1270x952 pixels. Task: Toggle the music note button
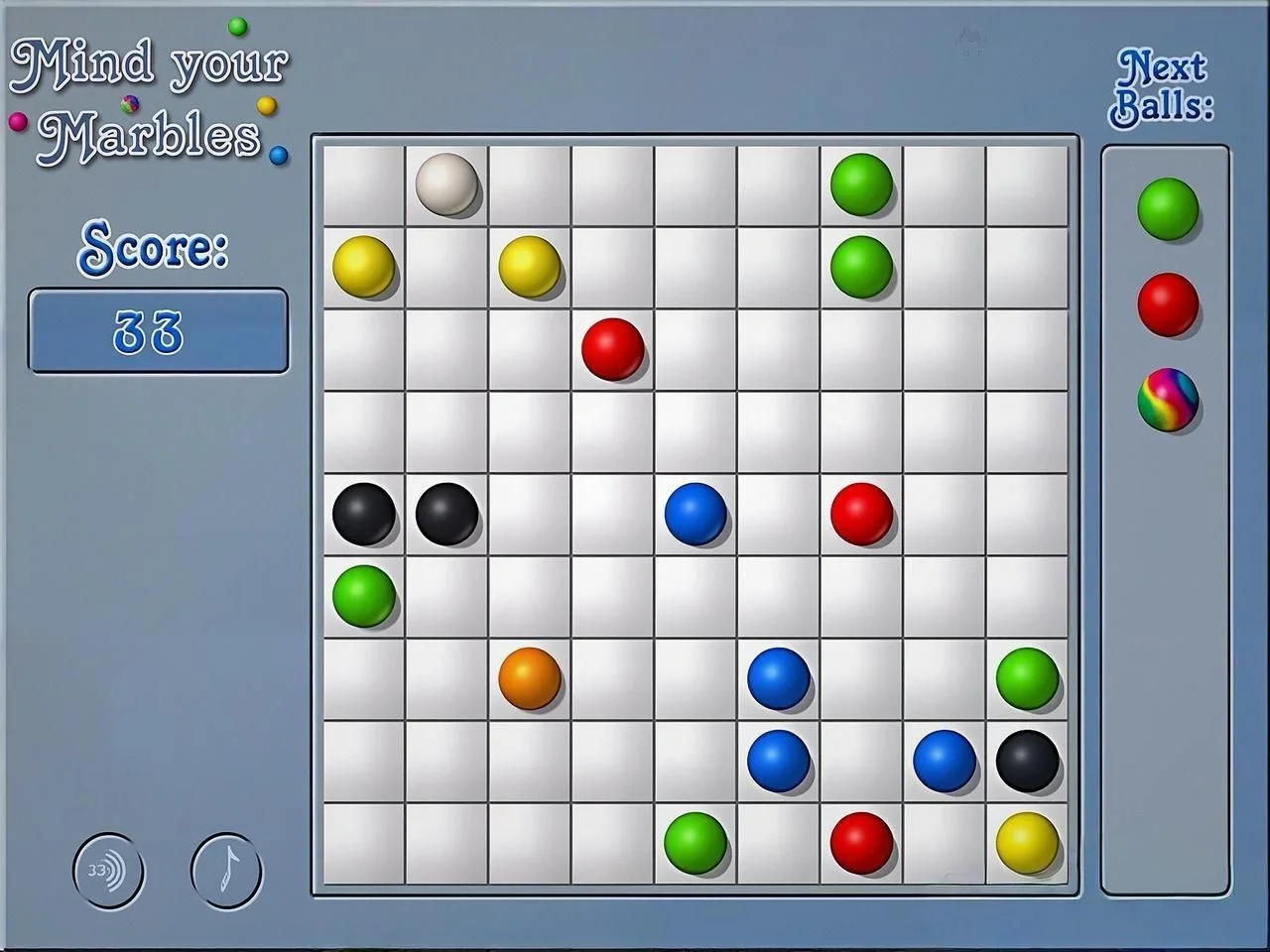(226, 872)
